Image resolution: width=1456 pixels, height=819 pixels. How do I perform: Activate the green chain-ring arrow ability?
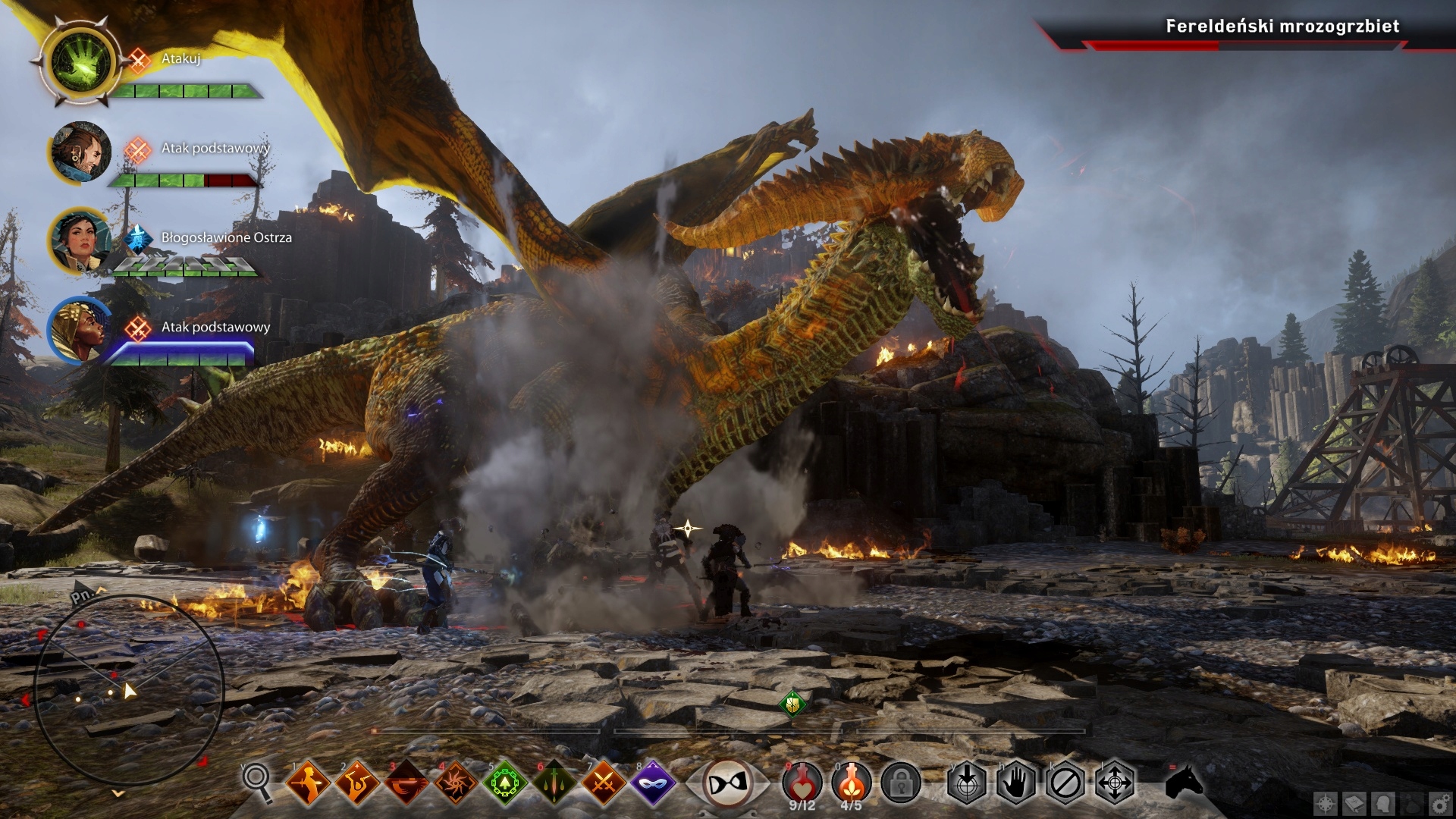(x=505, y=782)
